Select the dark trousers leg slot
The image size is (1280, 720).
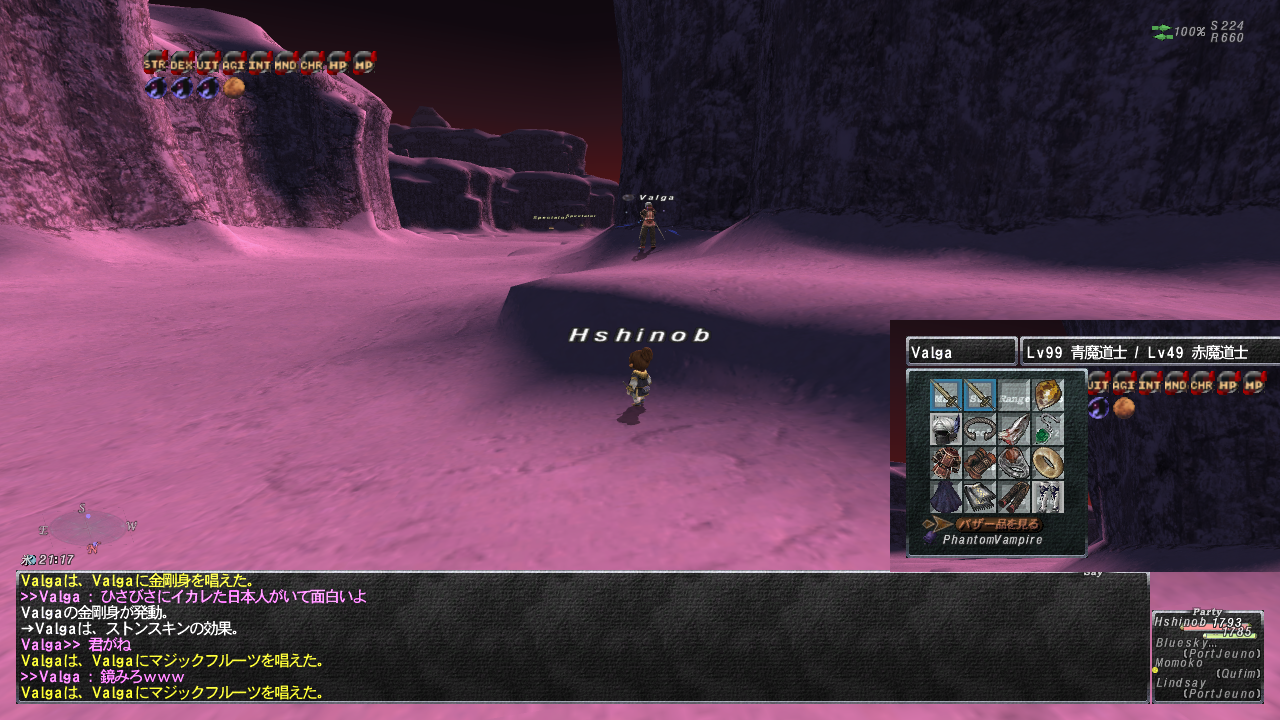click(1013, 497)
